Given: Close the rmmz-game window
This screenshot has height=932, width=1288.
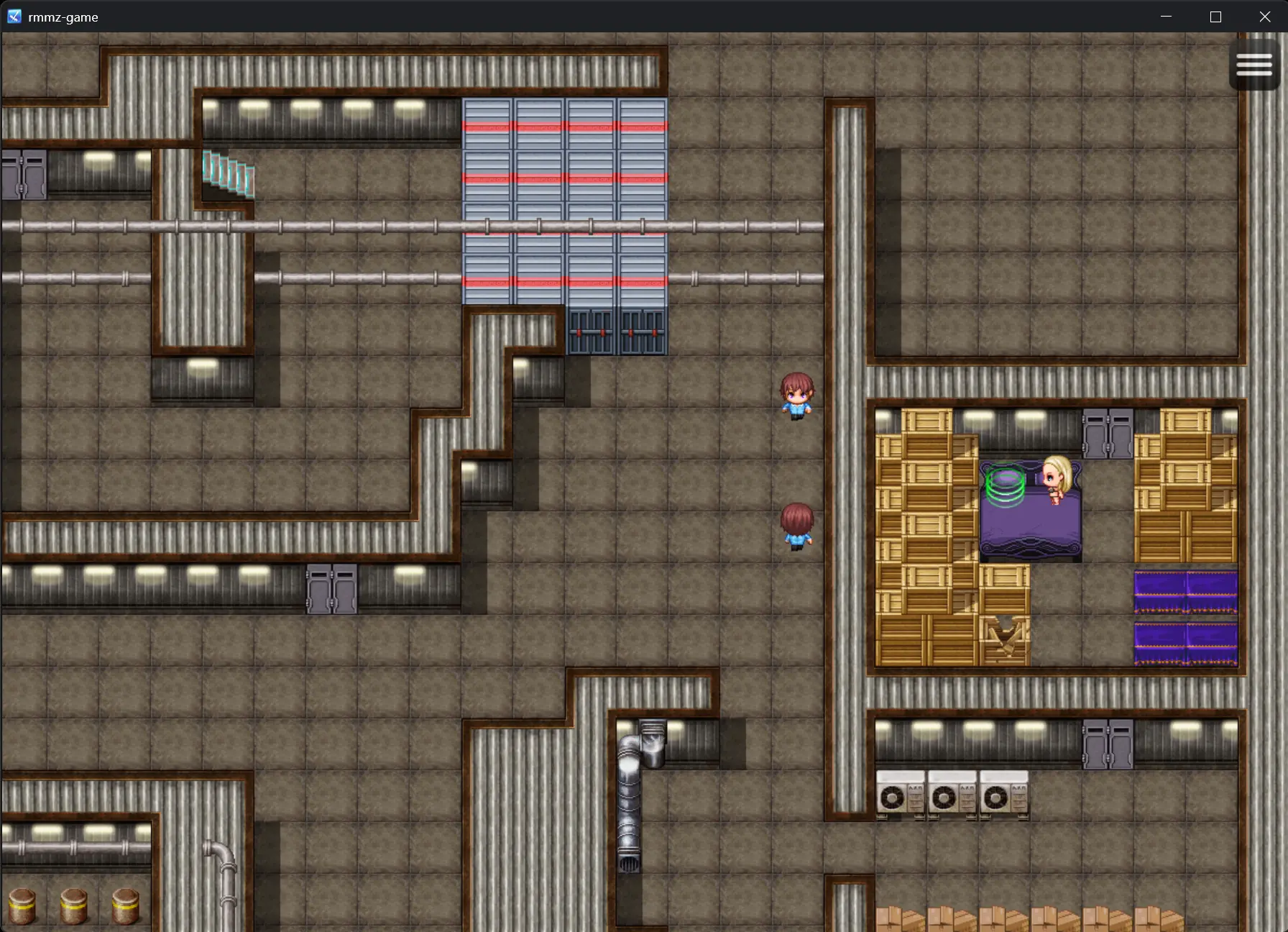Looking at the screenshot, I should pos(1265,17).
